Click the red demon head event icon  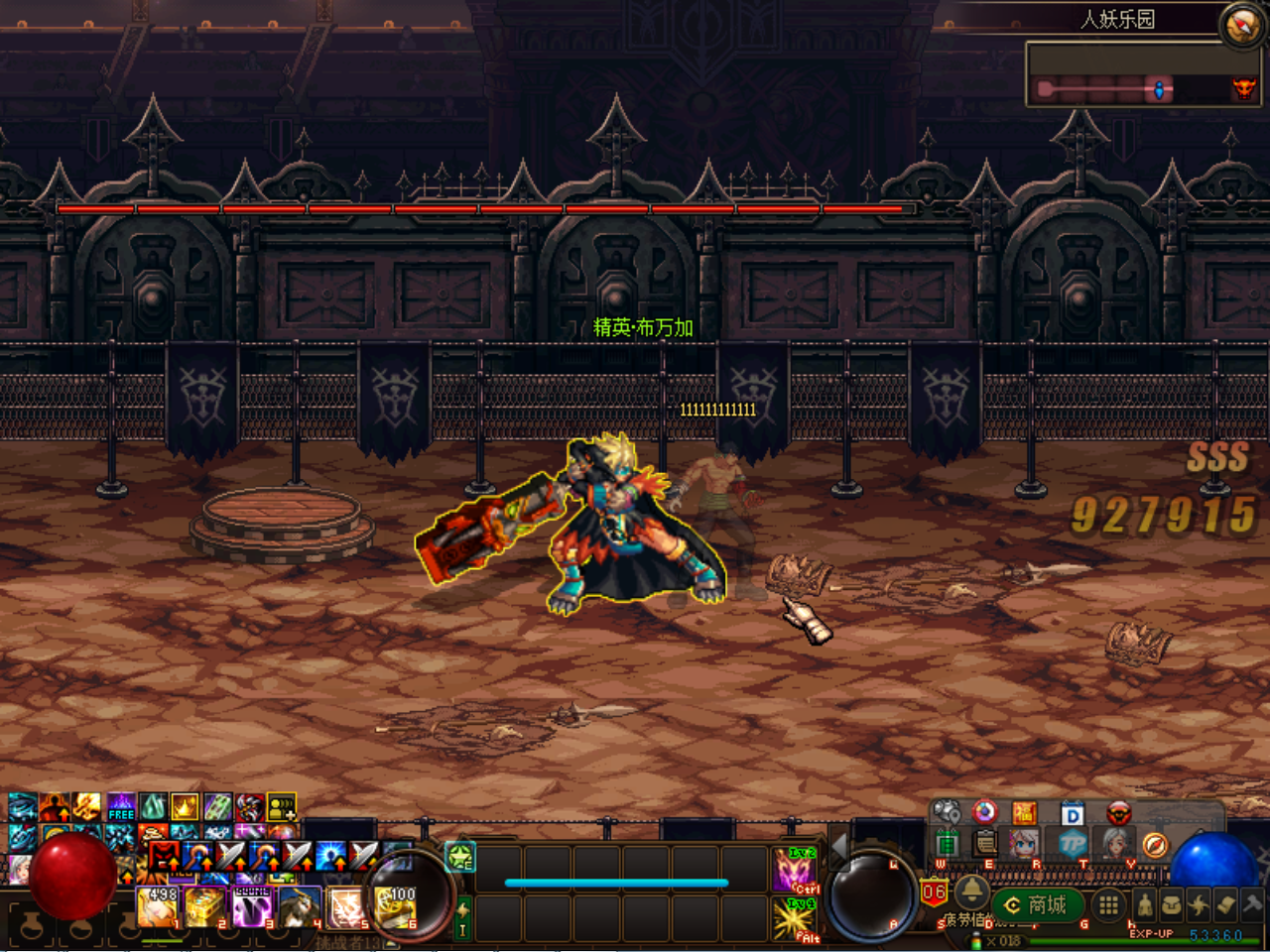[1118, 813]
